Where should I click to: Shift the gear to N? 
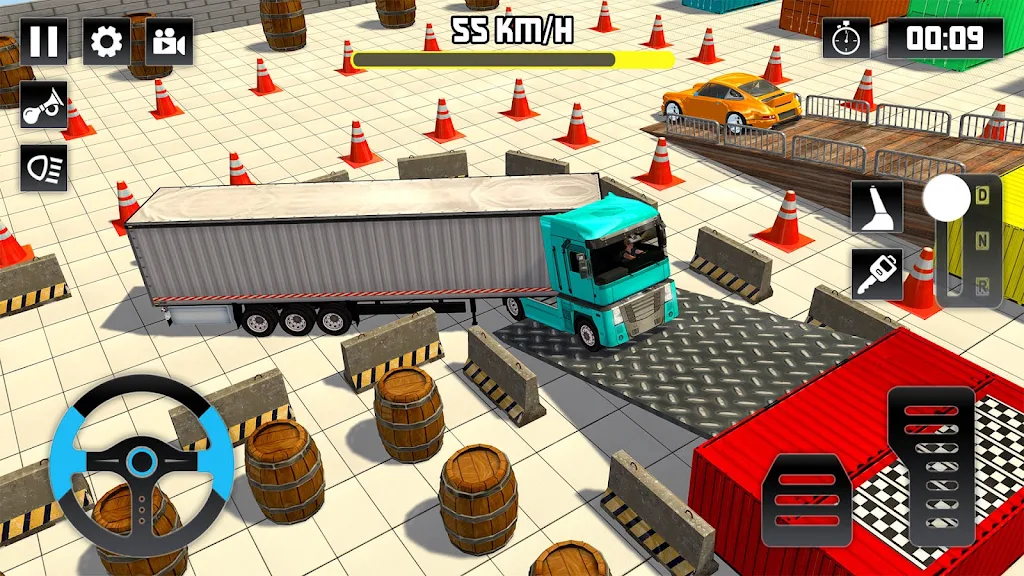982,238
